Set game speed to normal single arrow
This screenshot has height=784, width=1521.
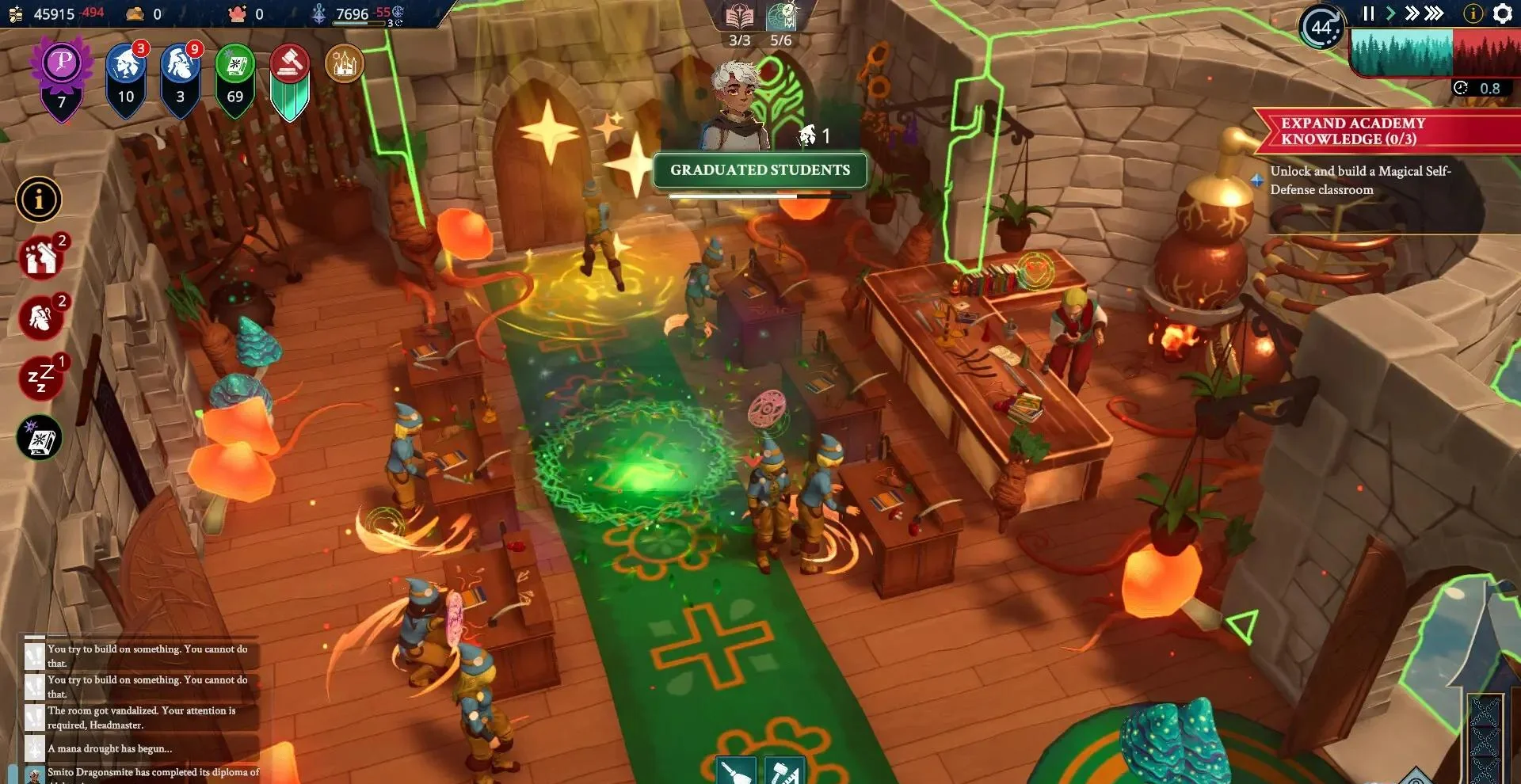point(1390,13)
